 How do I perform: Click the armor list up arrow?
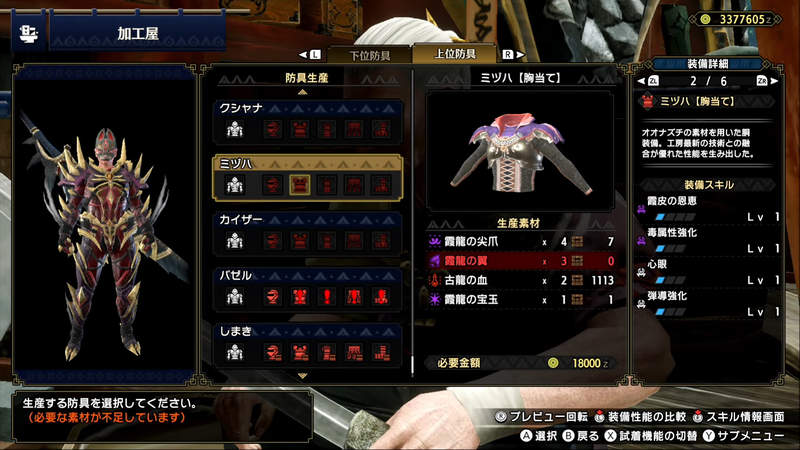point(304,92)
